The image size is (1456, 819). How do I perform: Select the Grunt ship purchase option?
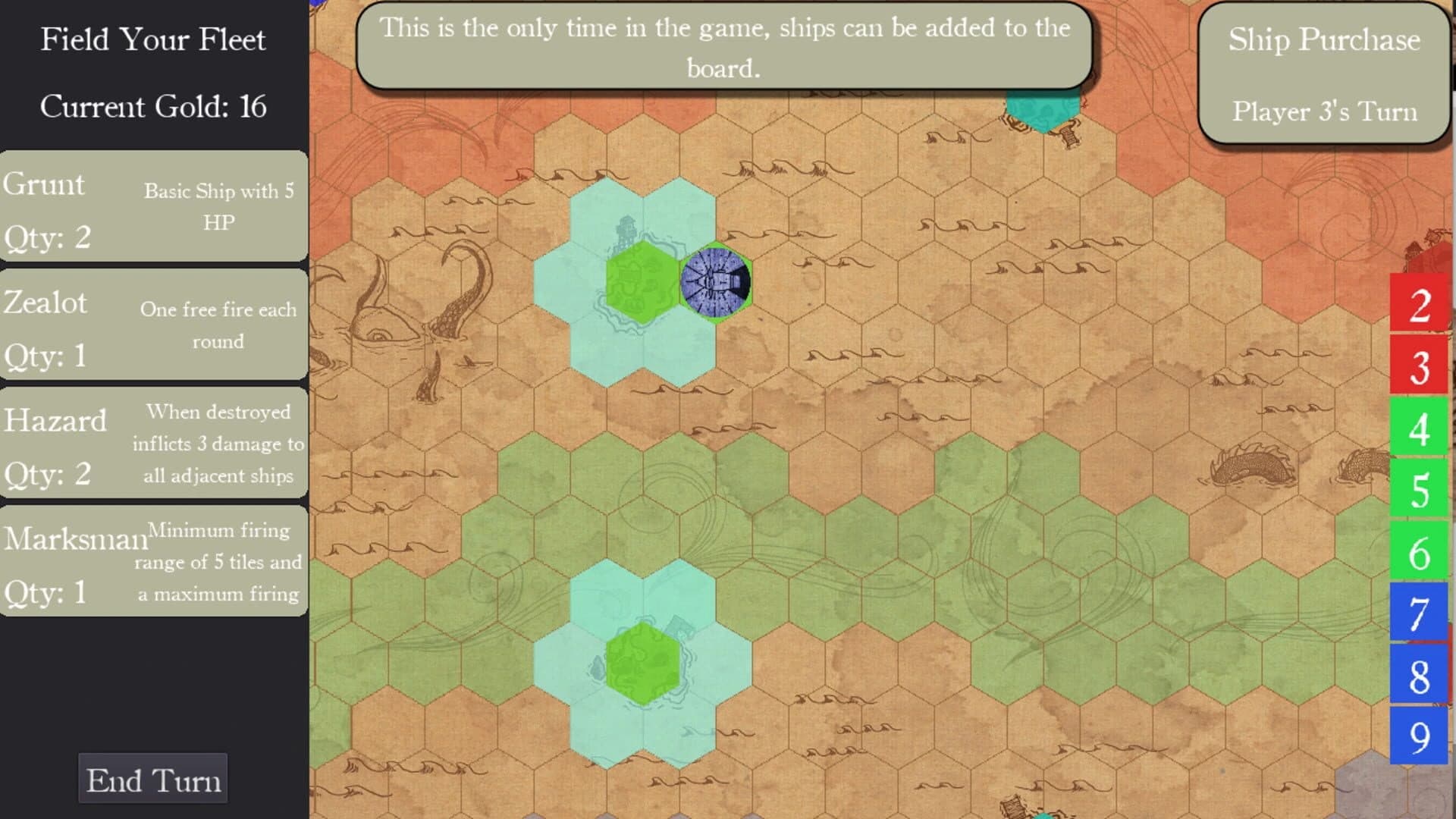pyautogui.click(x=152, y=209)
